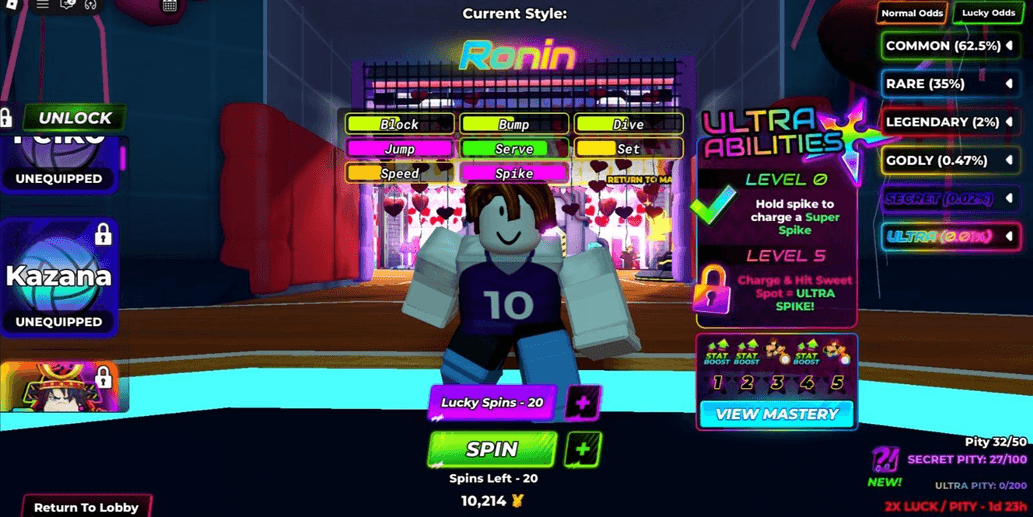The width and height of the screenshot is (1033, 517).
Task: Expand the Ultra rarity row
Action: (948, 237)
